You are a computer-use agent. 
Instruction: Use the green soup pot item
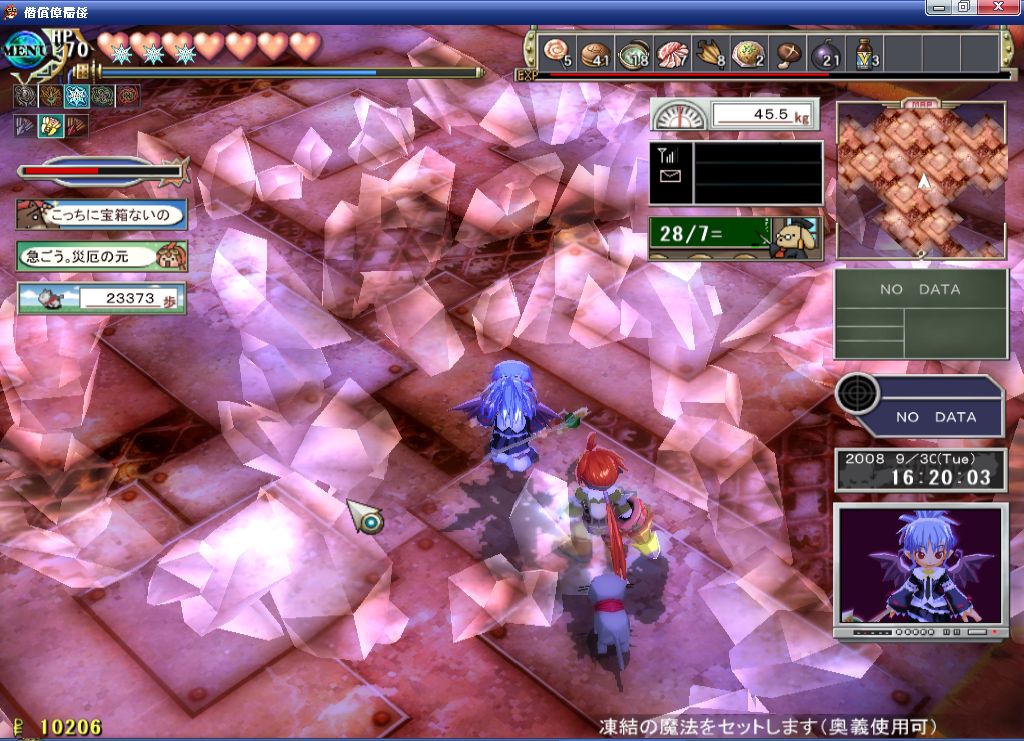point(634,52)
